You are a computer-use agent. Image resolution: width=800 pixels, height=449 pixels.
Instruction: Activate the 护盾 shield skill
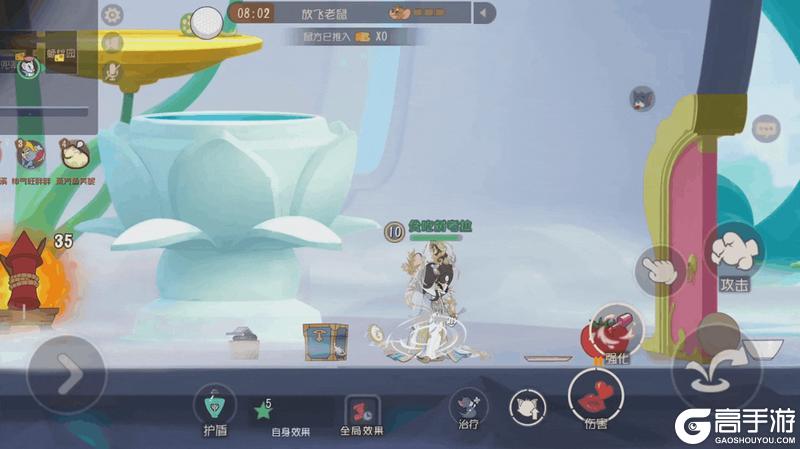tap(214, 404)
